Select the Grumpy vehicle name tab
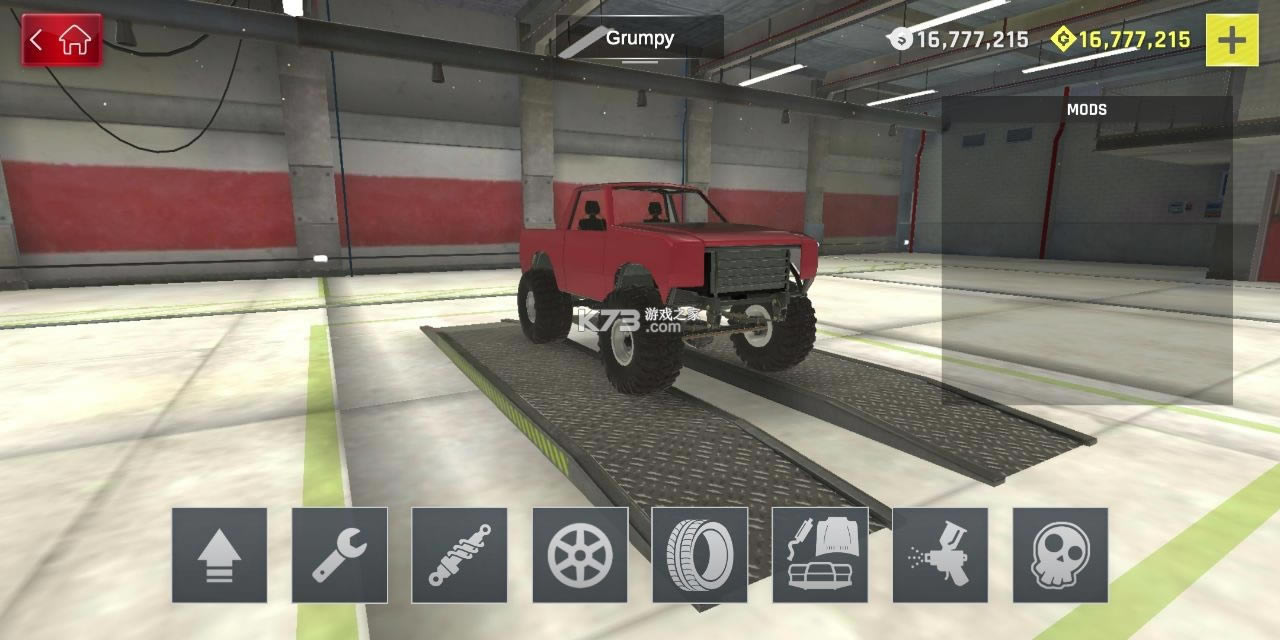 (640, 39)
